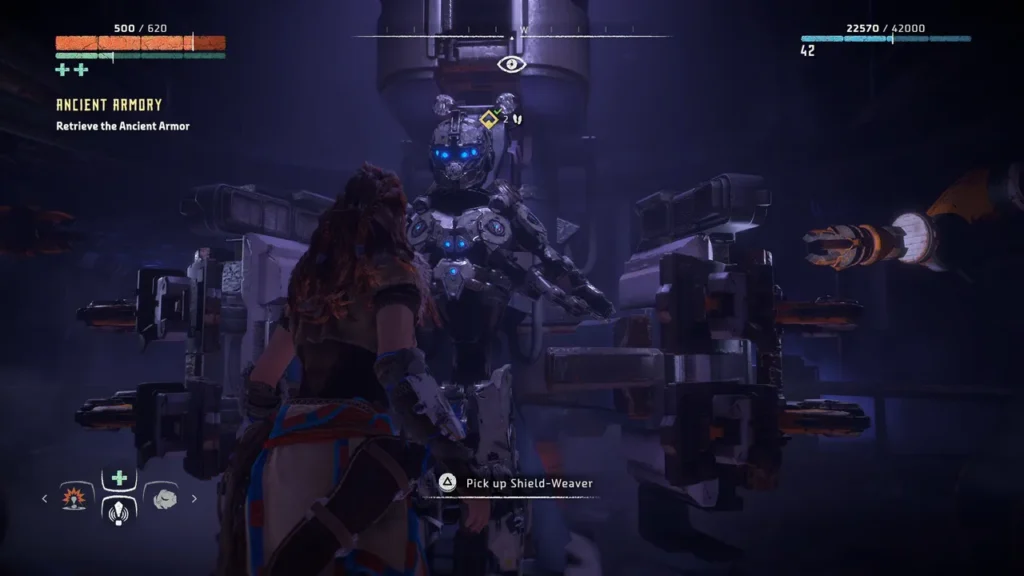Viewport: 1024px width, 576px height.
Task: Choose the lure call tool slot
Action: point(119,509)
